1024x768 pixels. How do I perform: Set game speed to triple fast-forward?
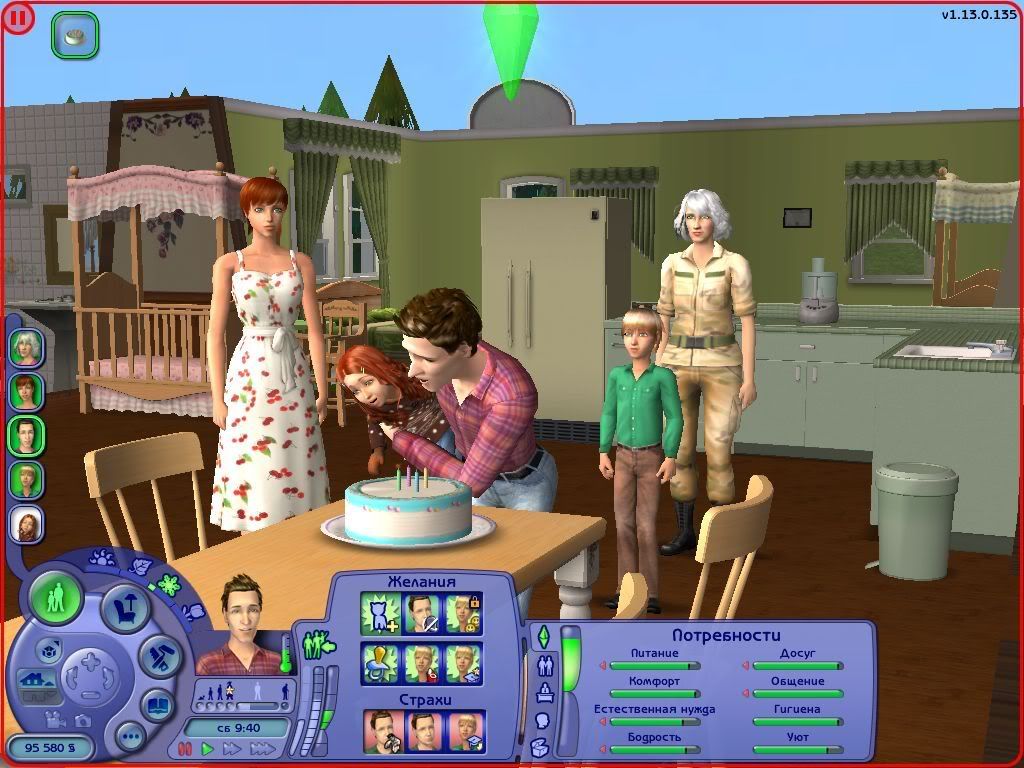click(262, 748)
